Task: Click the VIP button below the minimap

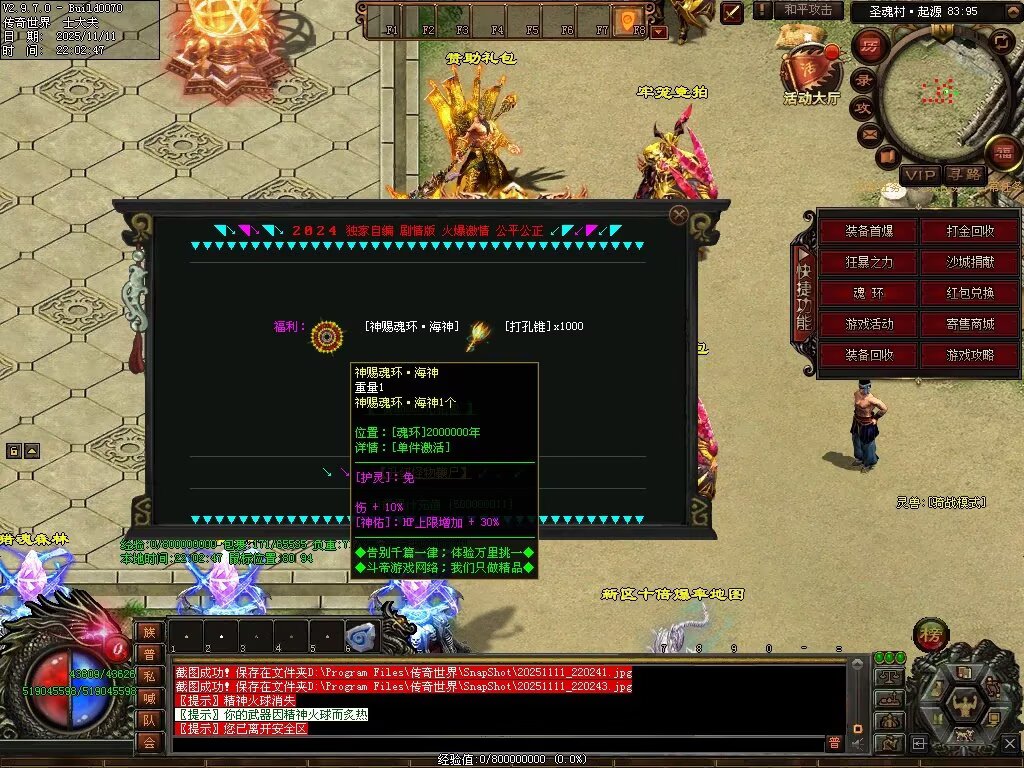Action: click(919, 175)
